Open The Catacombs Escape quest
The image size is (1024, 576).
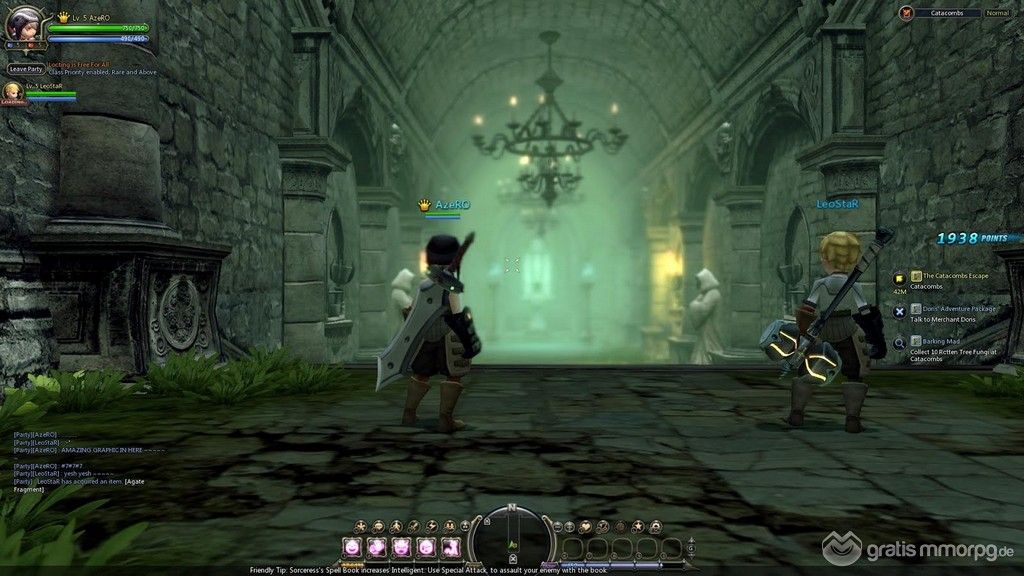tap(955, 276)
